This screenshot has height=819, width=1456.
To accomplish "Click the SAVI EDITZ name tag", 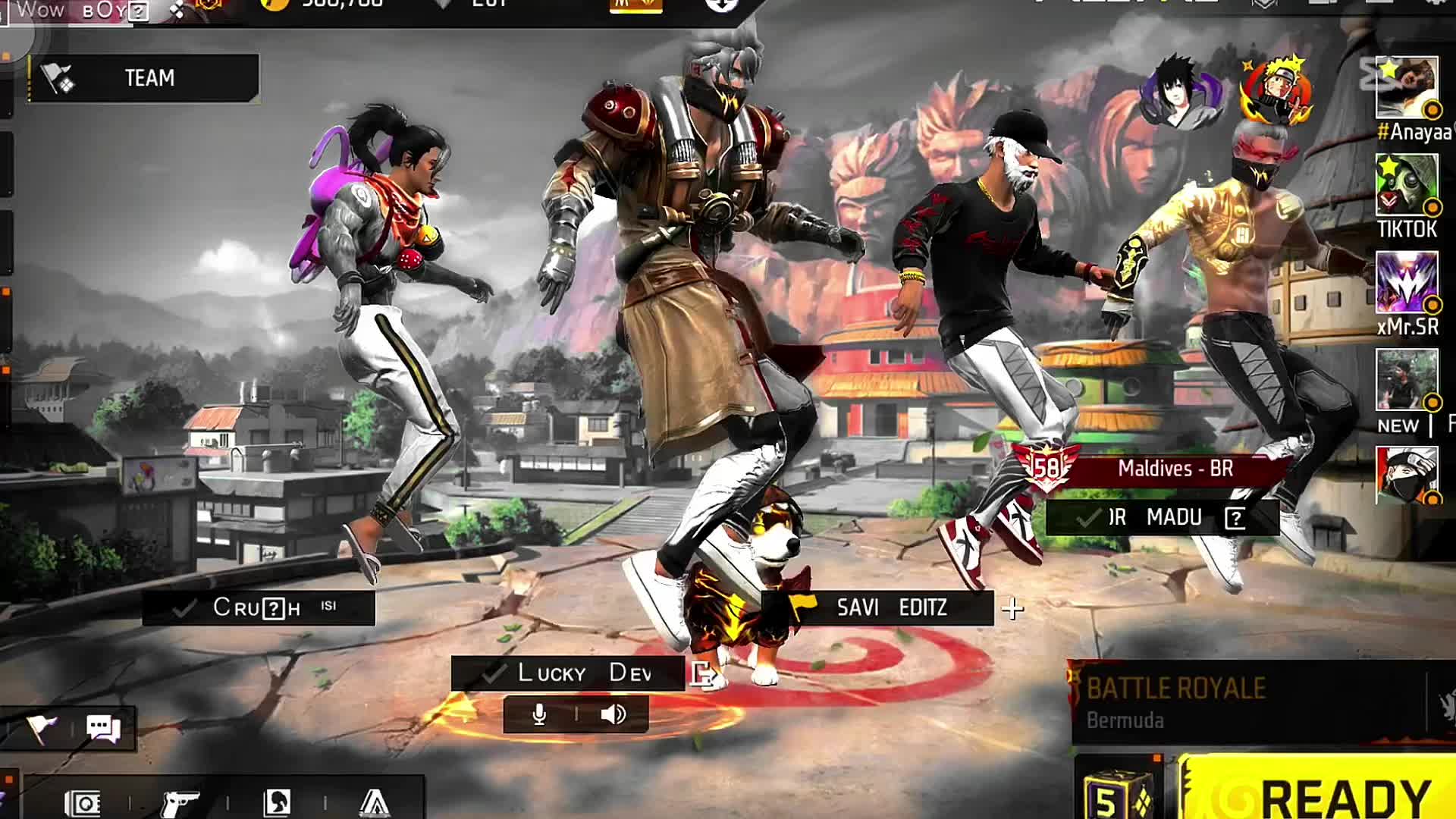I will [891, 607].
